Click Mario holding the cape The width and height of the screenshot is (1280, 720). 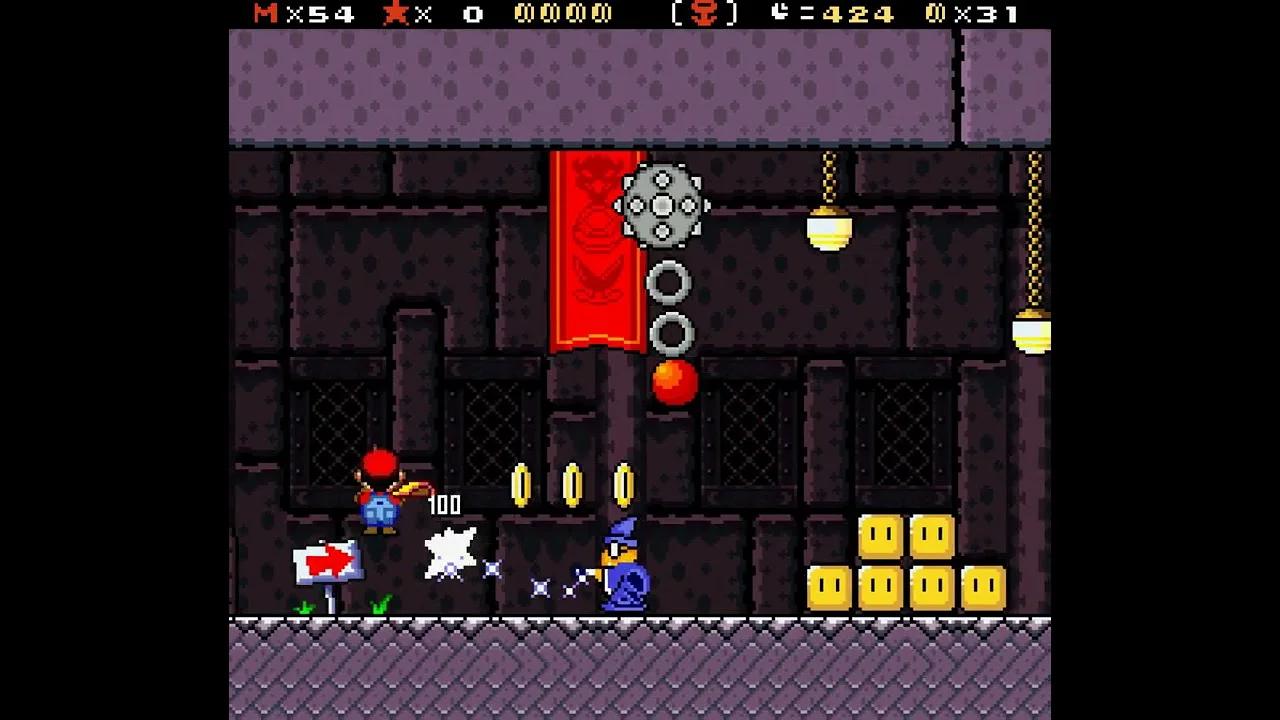pyautogui.click(x=380, y=497)
